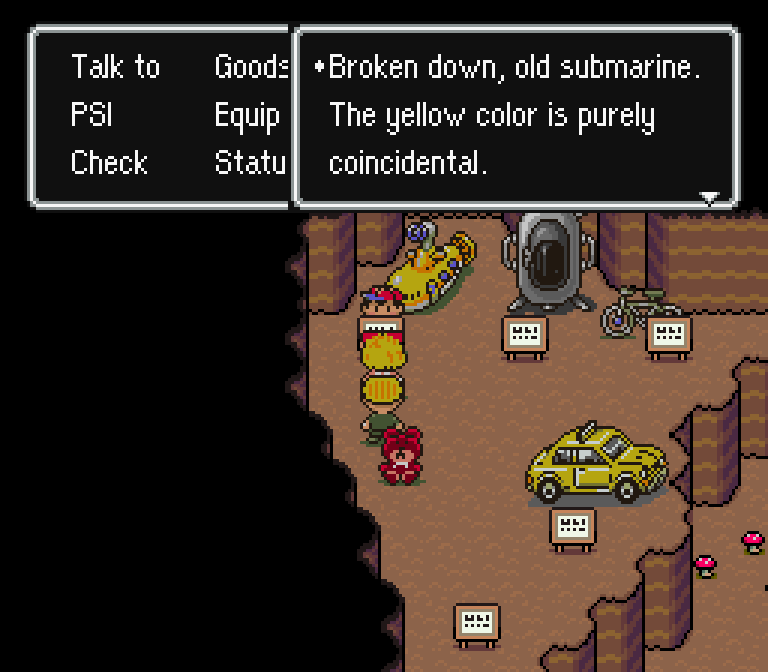The height and width of the screenshot is (672, 768).
Task: Choose the Check command
Action: pos(109,163)
